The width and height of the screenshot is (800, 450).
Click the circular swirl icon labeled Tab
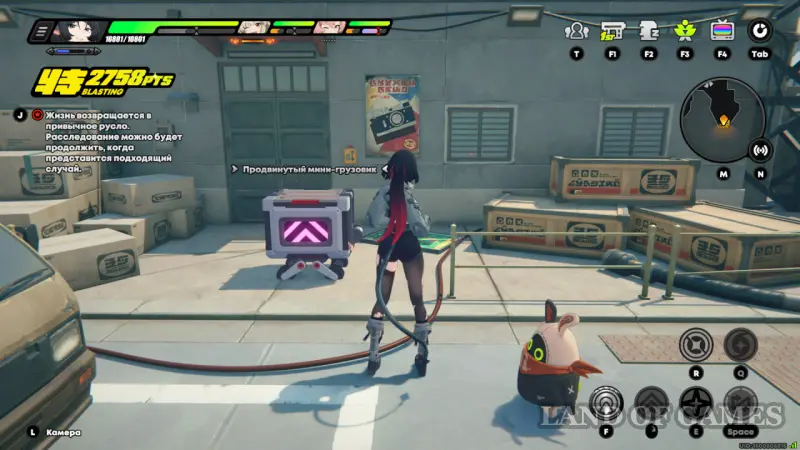(x=760, y=31)
